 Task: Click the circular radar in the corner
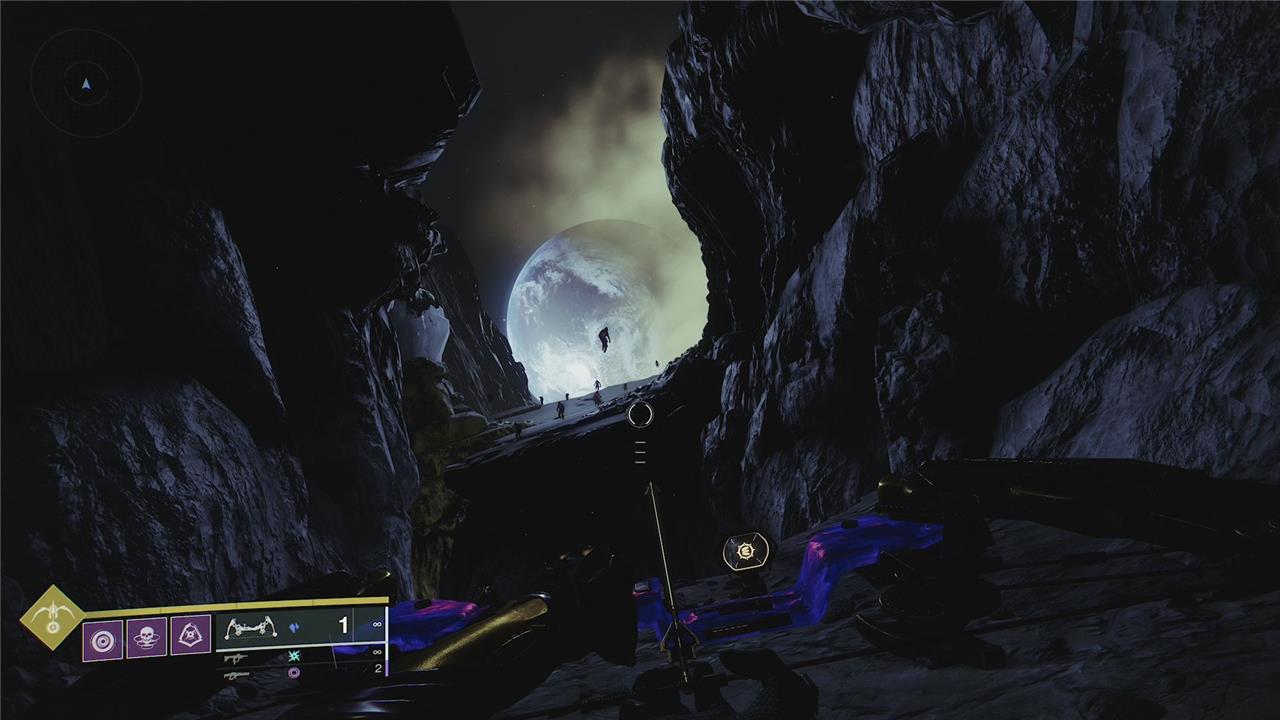pyautogui.click(x=86, y=84)
